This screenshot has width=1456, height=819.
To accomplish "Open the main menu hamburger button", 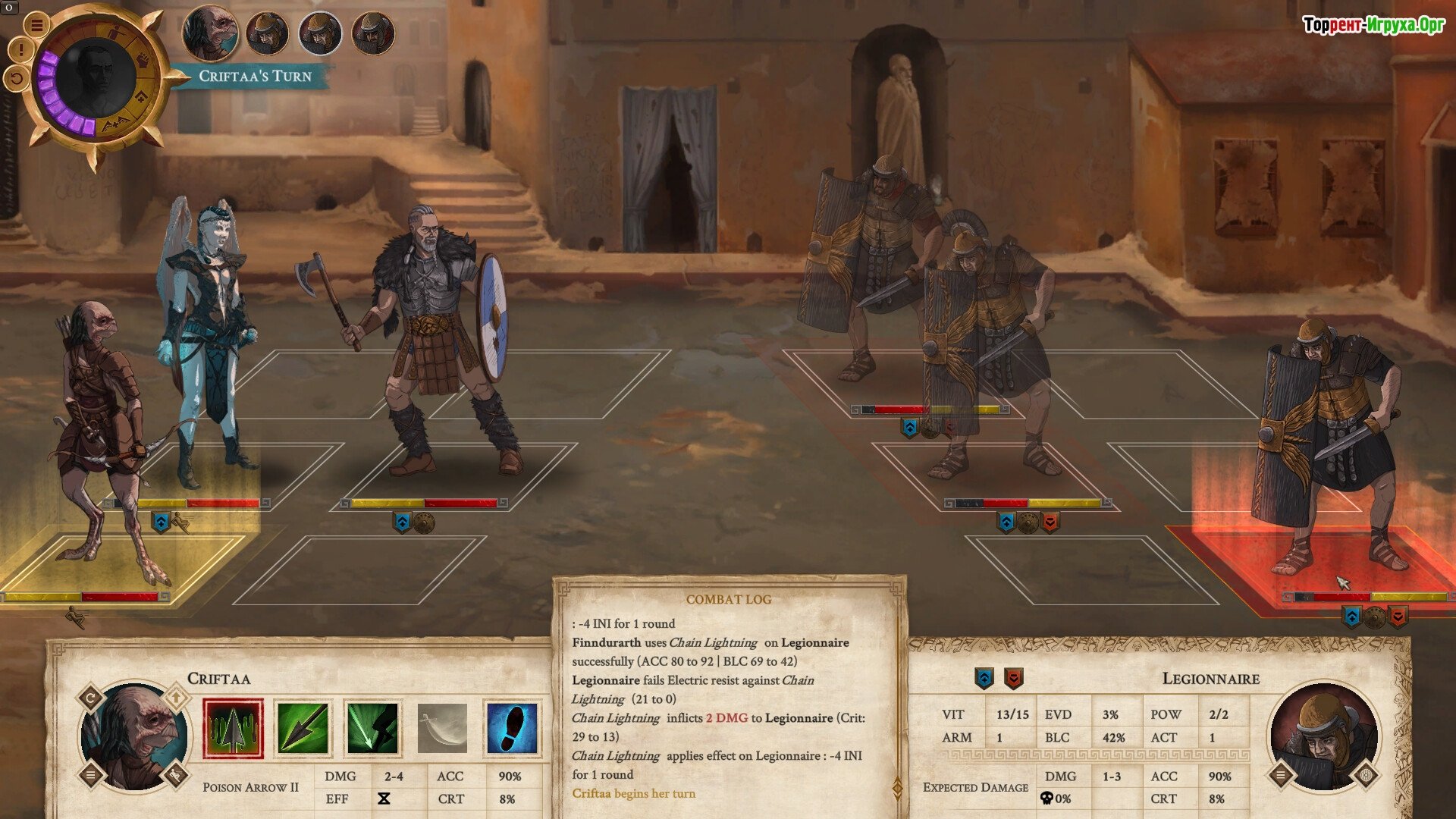I will pyautogui.click(x=36, y=24).
